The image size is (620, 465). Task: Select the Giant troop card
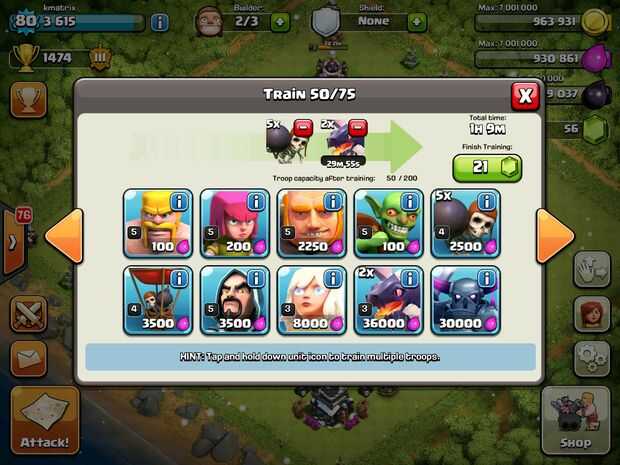pyautogui.click(x=311, y=223)
